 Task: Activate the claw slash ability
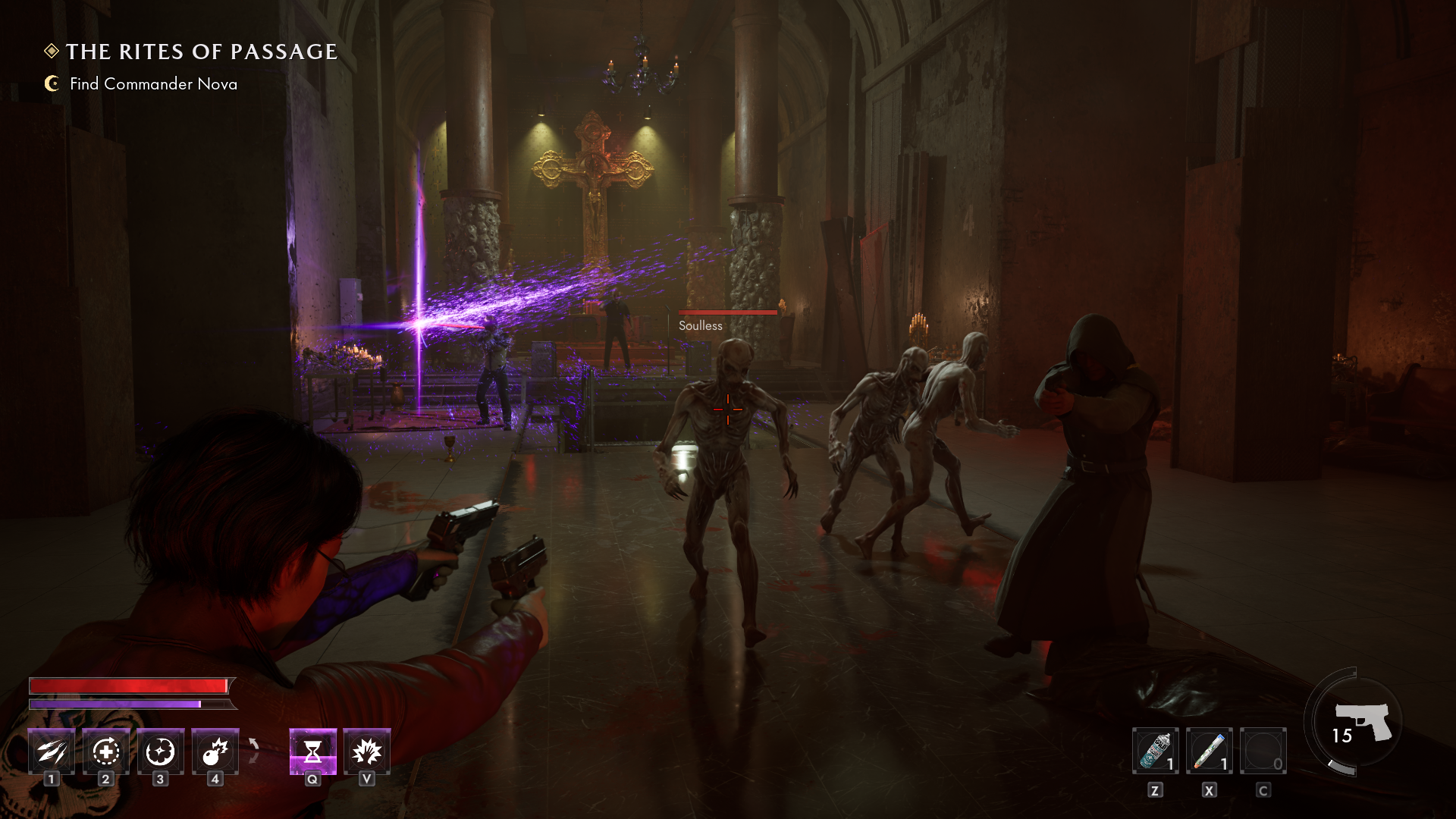(52, 752)
